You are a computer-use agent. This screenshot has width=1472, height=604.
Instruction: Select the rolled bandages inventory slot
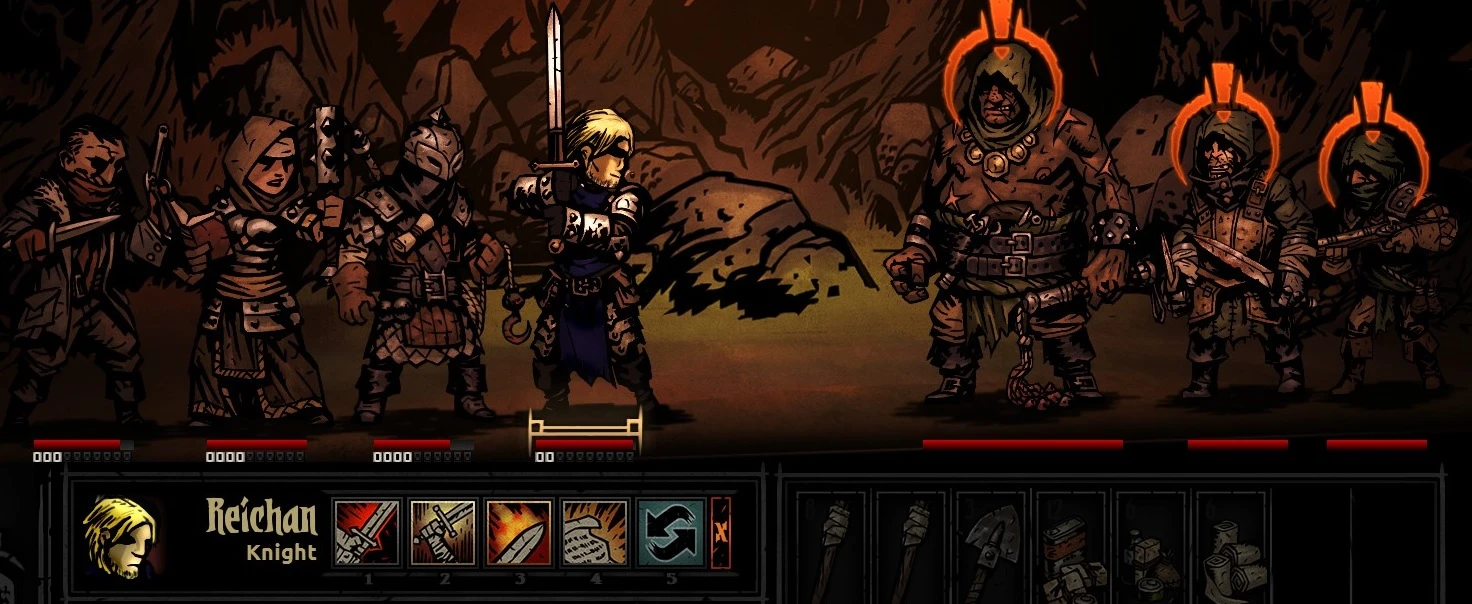tap(1233, 548)
